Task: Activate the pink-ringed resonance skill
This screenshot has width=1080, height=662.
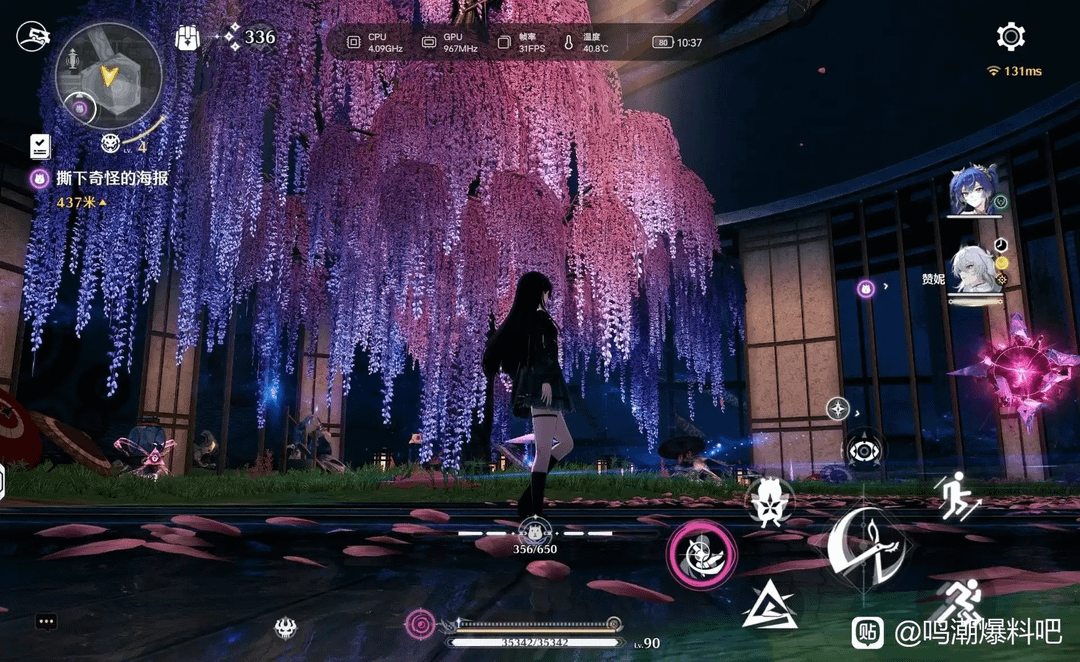Action: pos(702,553)
